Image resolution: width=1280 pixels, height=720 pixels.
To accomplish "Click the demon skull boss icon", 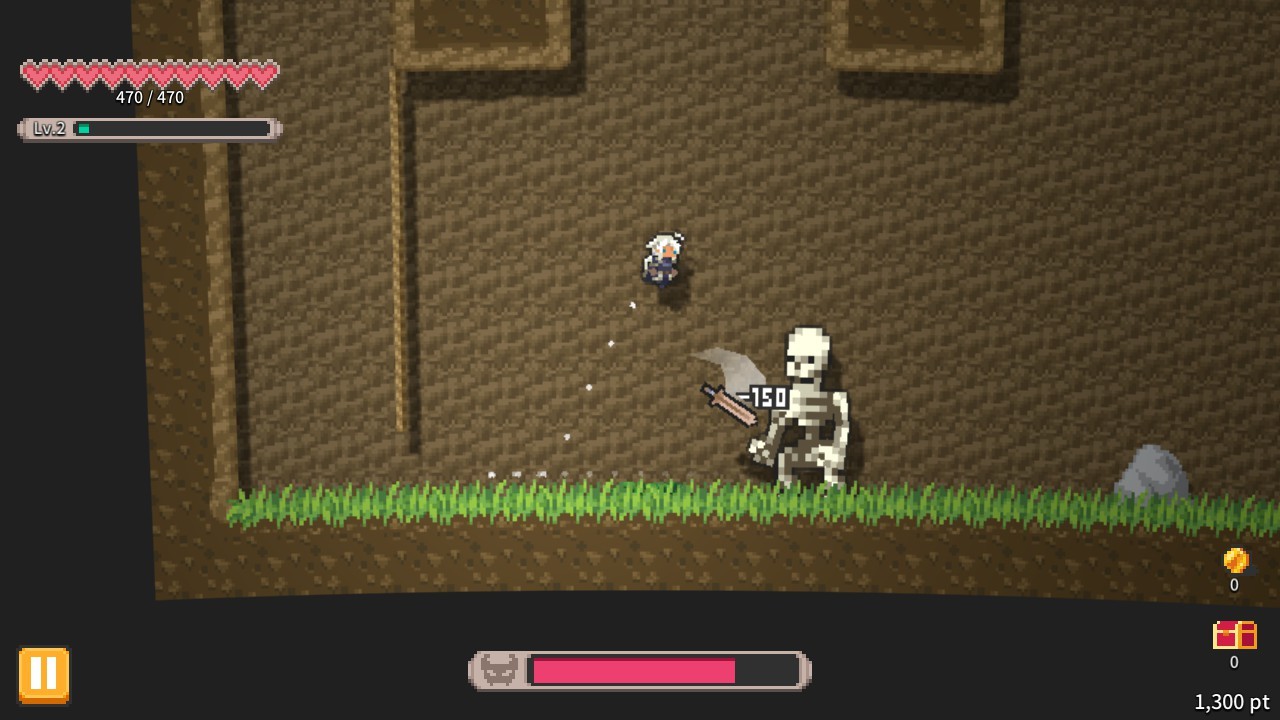I will [x=497, y=670].
